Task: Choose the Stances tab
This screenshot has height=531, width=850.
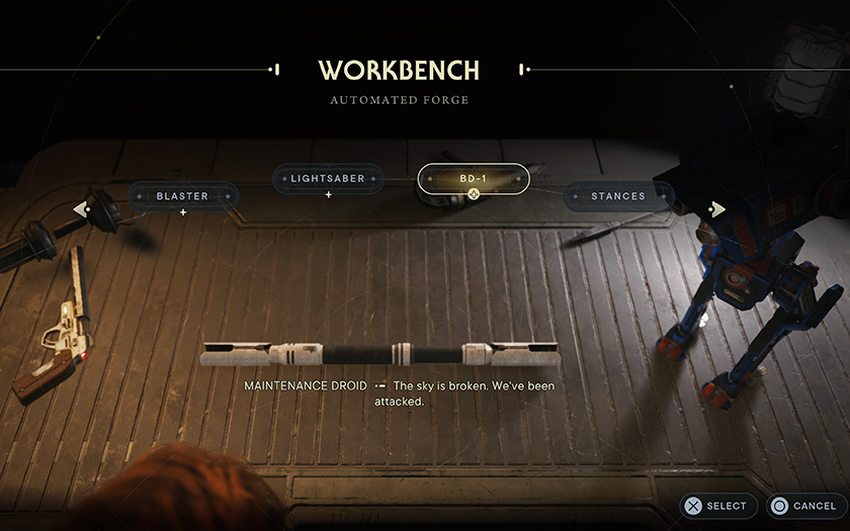Action: point(618,196)
